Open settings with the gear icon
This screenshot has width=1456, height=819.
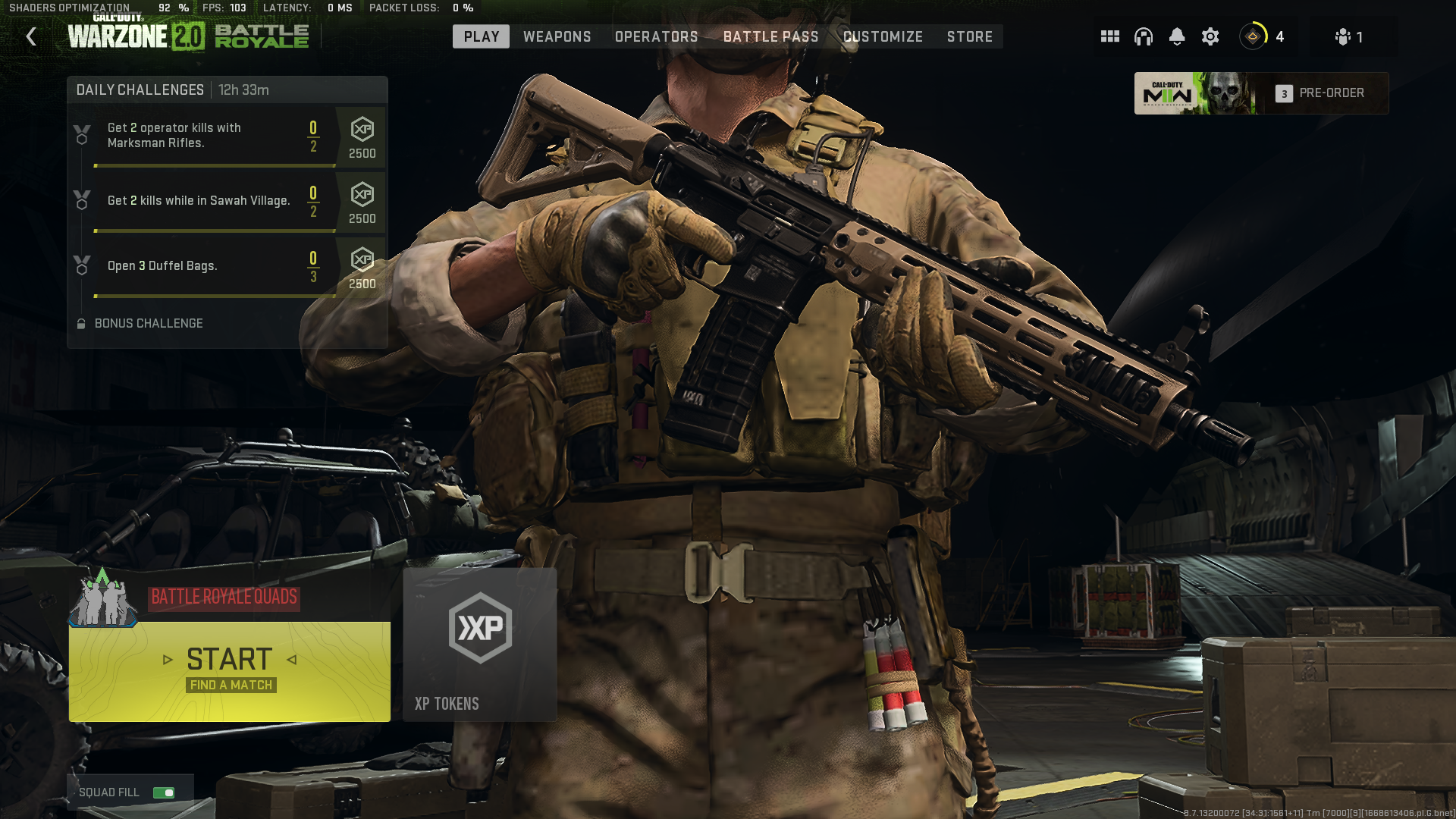click(1210, 36)
